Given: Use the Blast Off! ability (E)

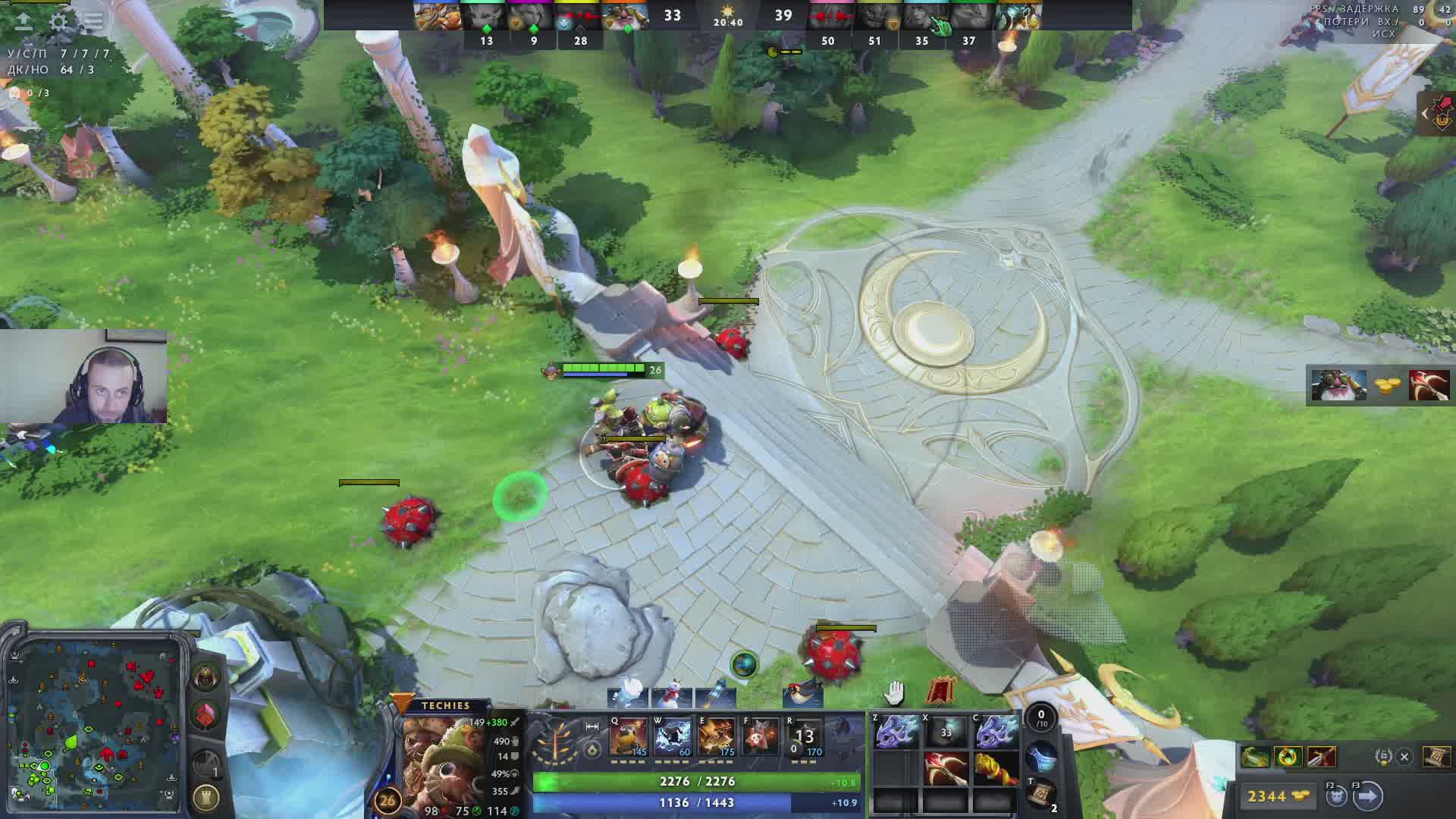Looking at the screenshot, I should pos(717,737).
